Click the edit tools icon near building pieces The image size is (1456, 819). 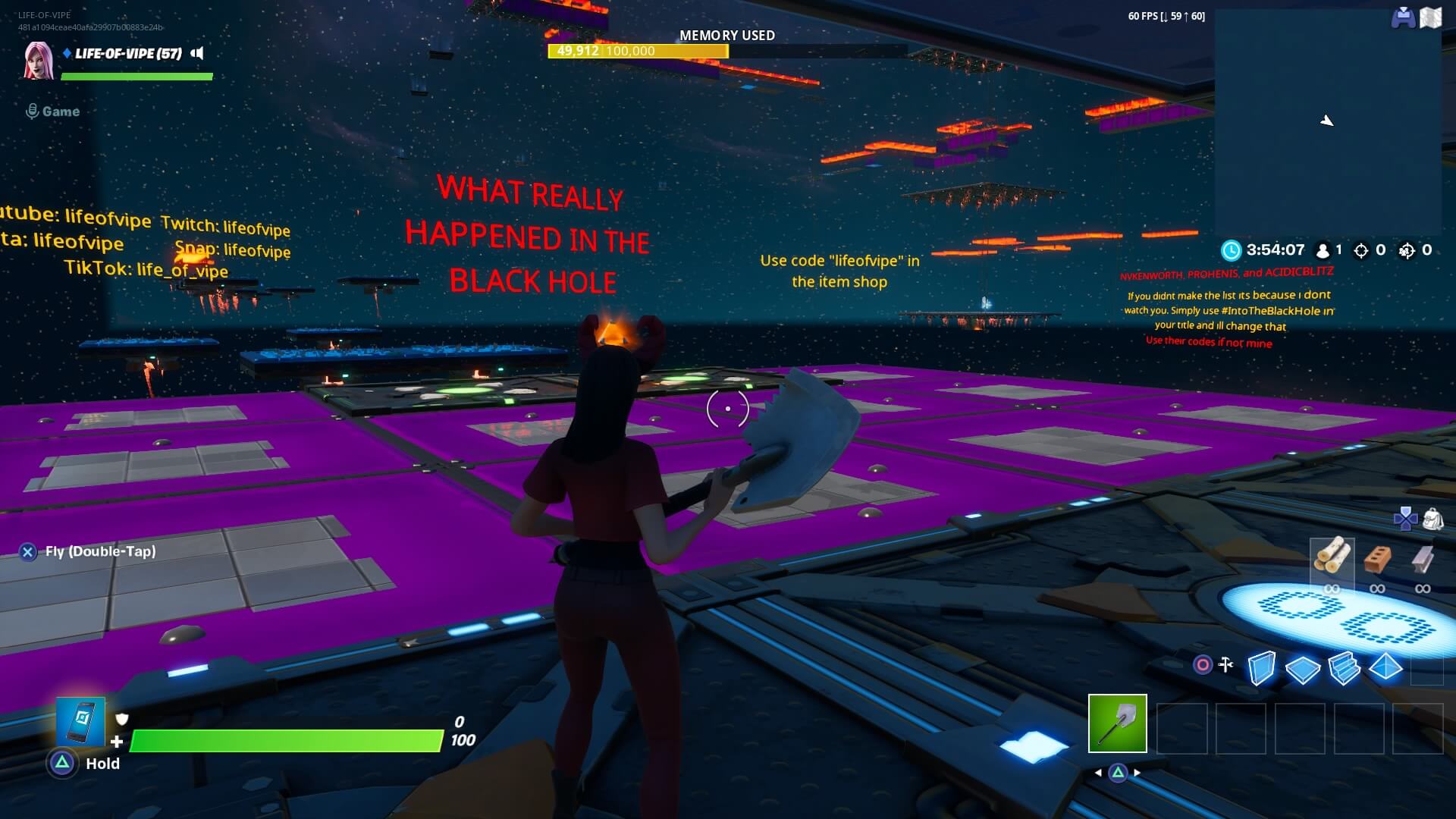pyautogui.click(x=1226, y=665)
